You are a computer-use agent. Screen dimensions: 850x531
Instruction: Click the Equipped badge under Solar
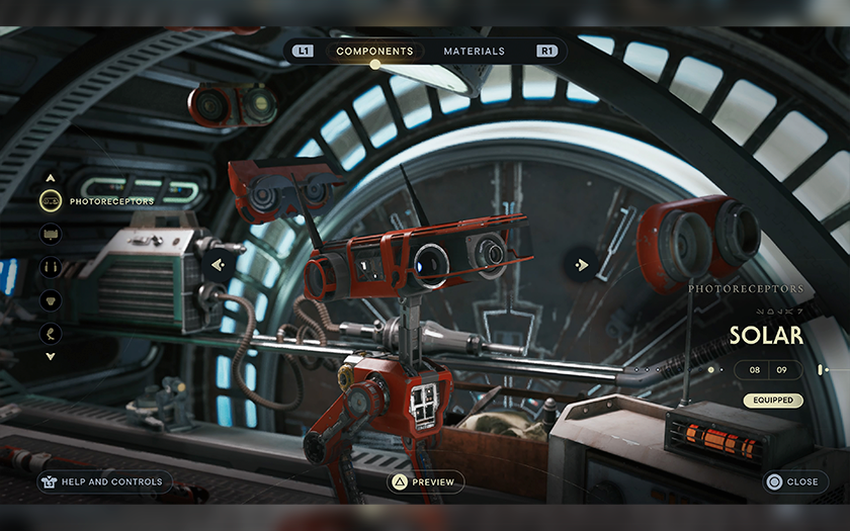click(x=773, y=400)
